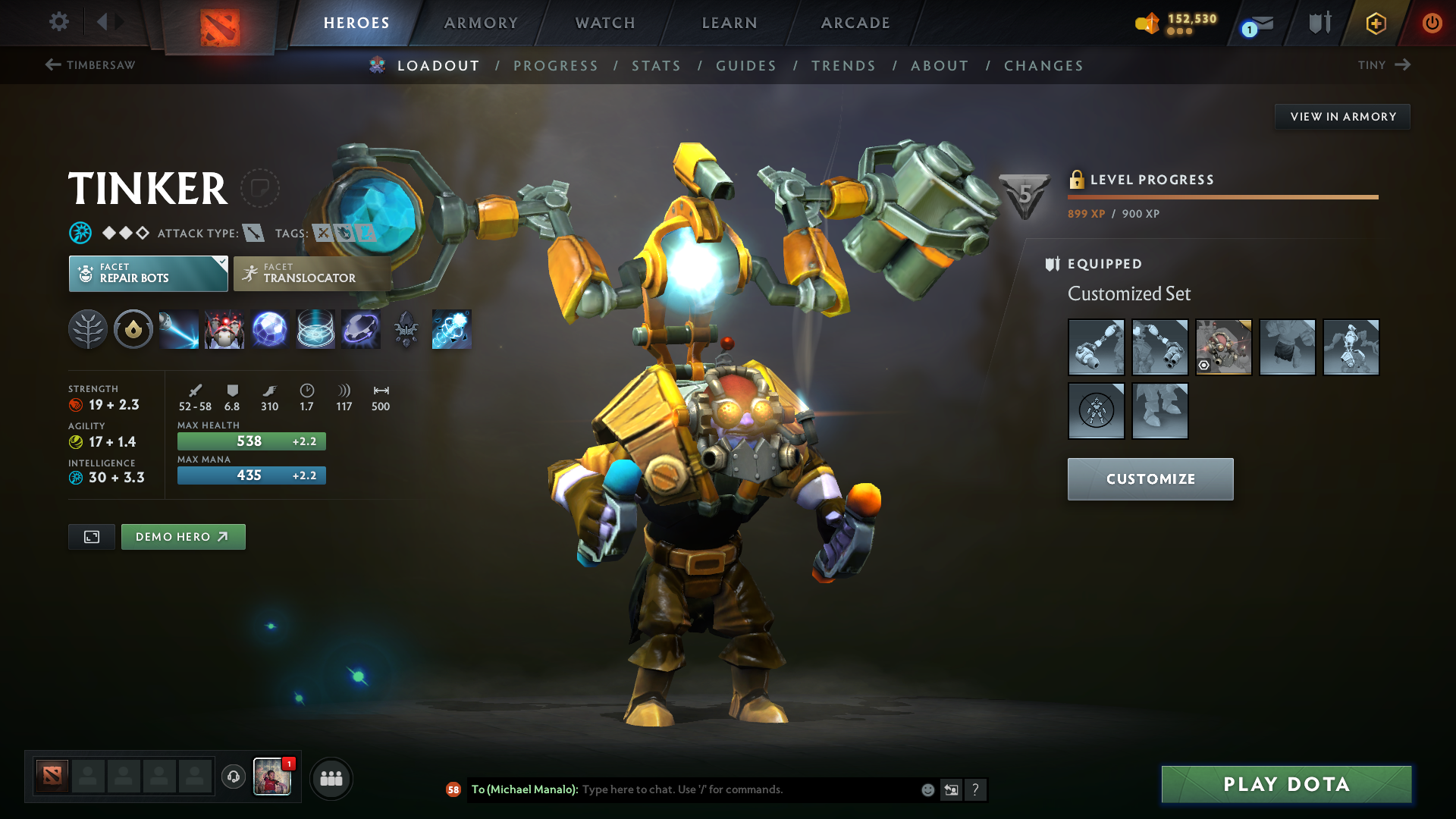Go back to Timbersaw hero page
The width and height of the screenshot is (1456, 819).
[91, 65]
